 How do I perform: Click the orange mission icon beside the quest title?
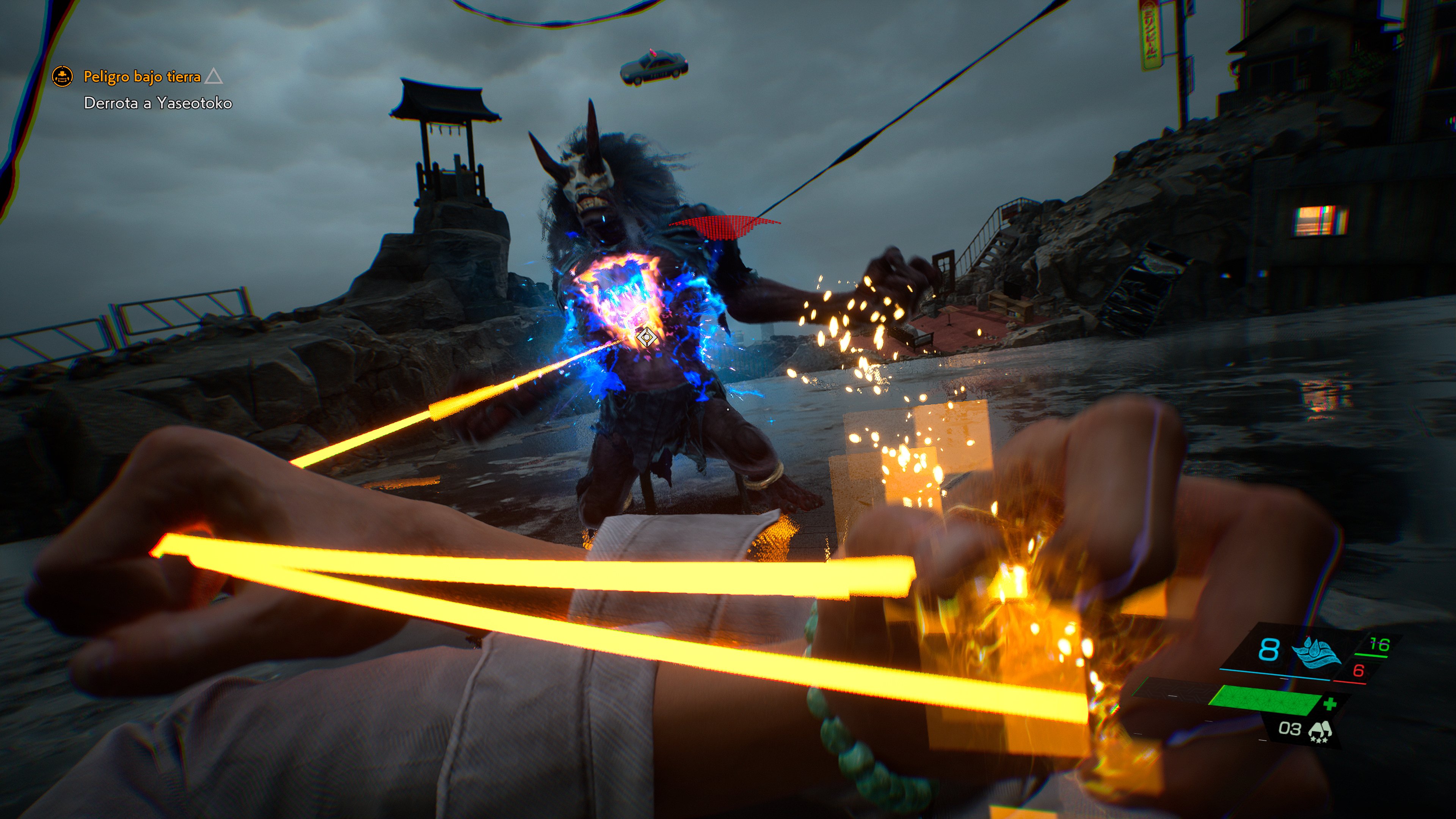[62, 76]
